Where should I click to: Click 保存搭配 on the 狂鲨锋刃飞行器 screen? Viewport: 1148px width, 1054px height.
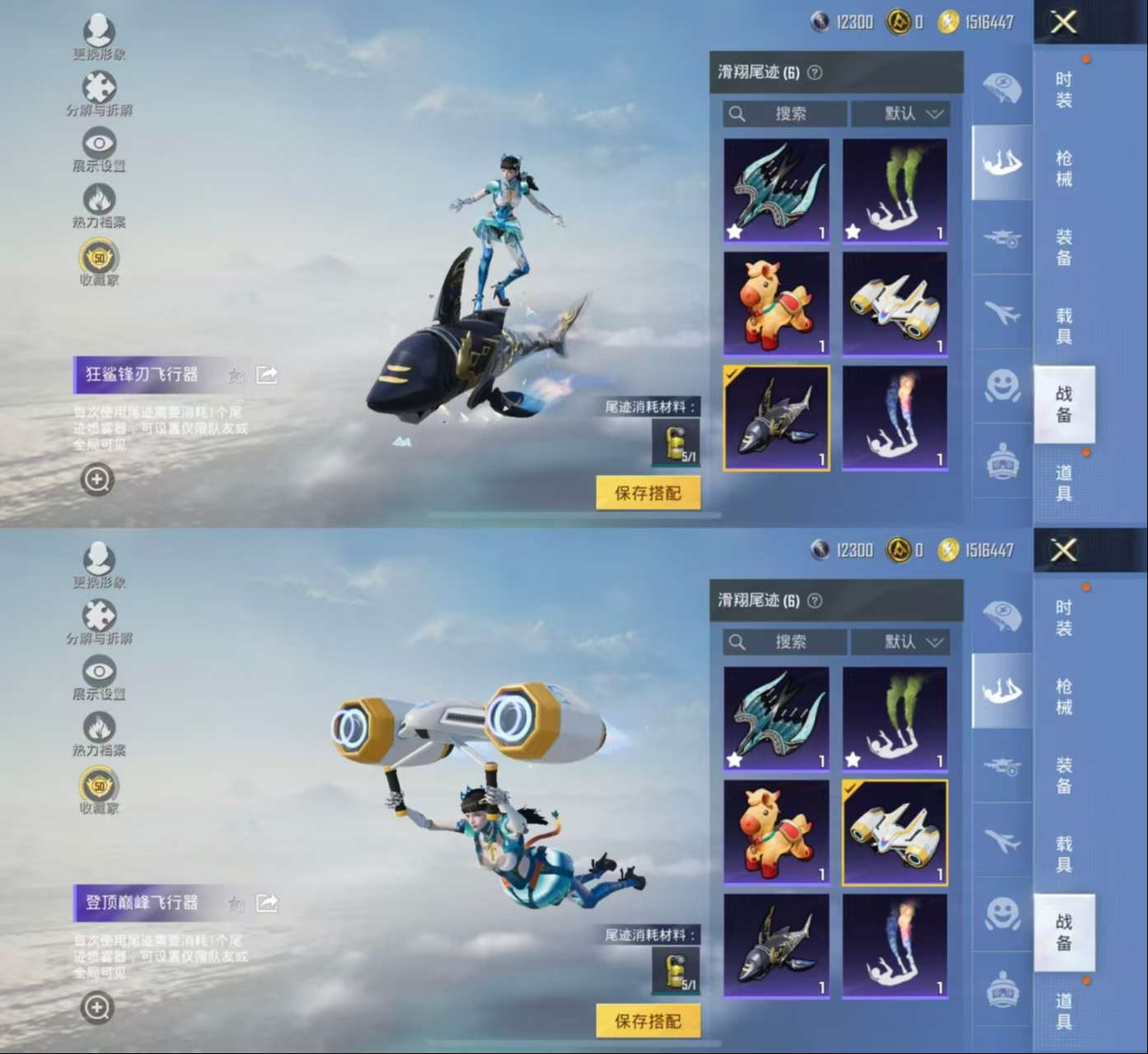(648, 493)
